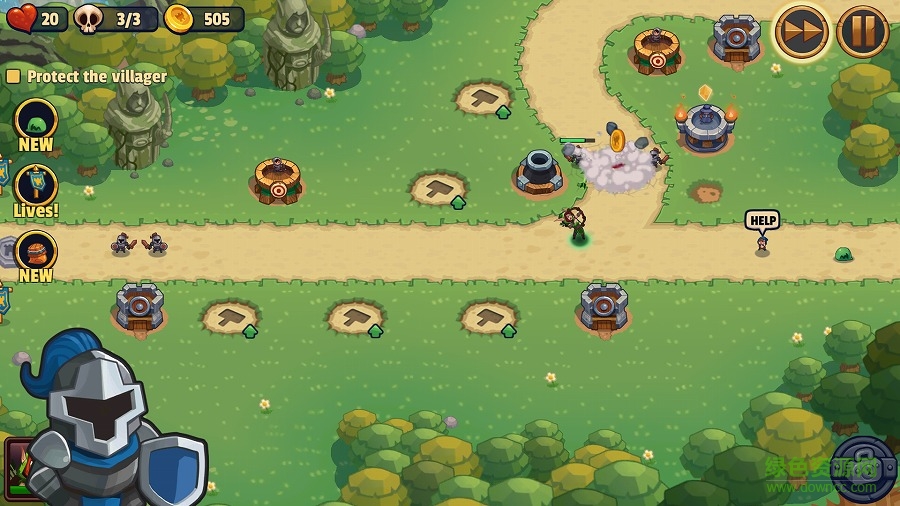Viewport: 900px width, 506px height.
Task: Pause the game
Action: pyautogui.click(x=862, y=31)
